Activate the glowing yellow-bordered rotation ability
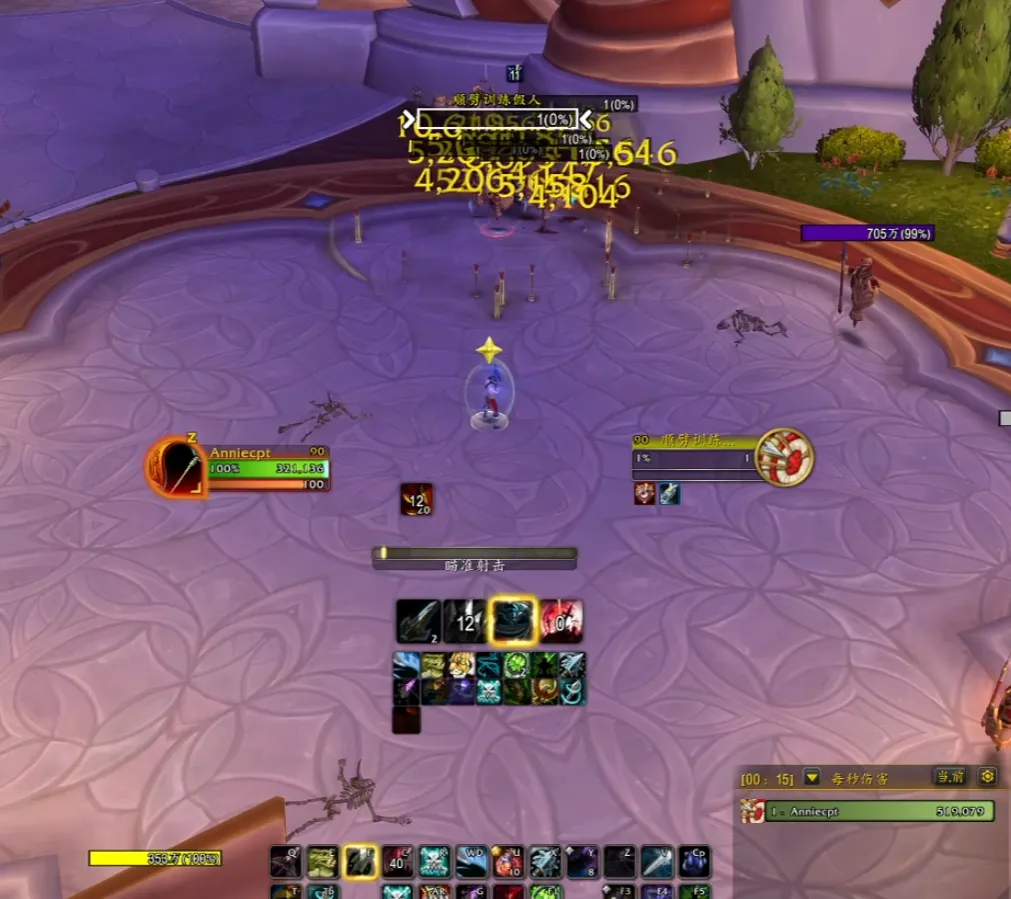 point(513,621)
